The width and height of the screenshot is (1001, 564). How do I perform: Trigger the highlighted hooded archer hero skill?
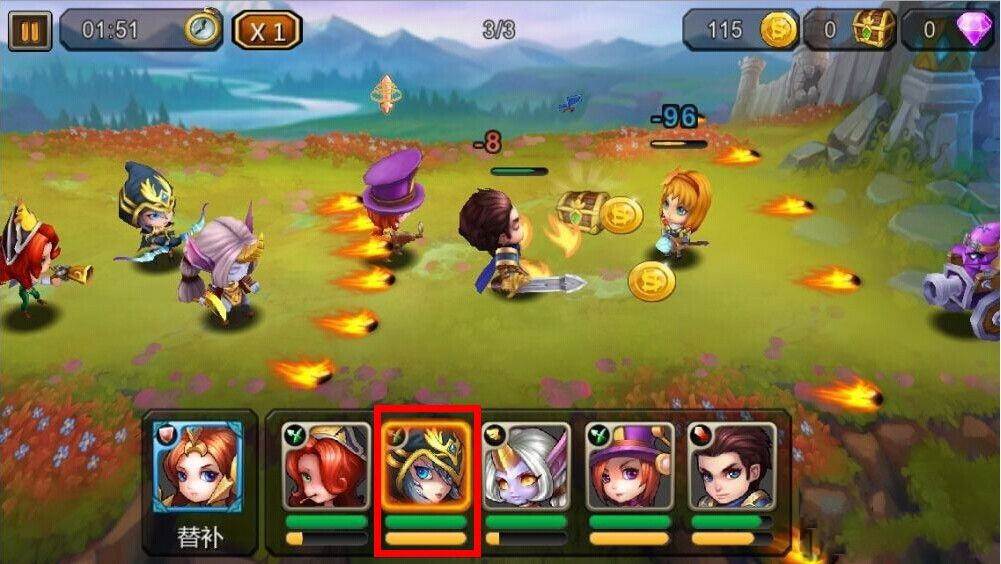[426, 466]
